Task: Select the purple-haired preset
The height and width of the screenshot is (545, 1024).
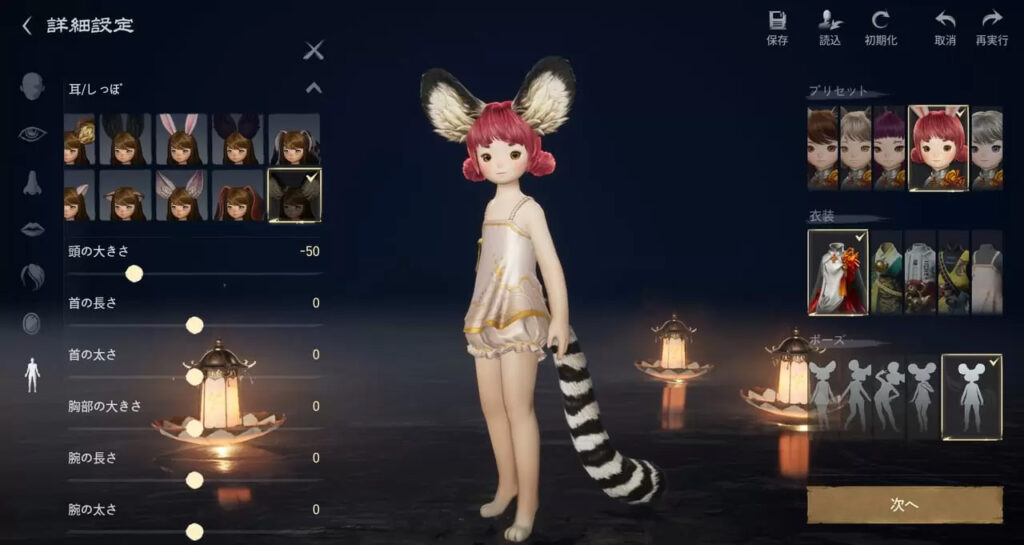Action: coord(889,148)
